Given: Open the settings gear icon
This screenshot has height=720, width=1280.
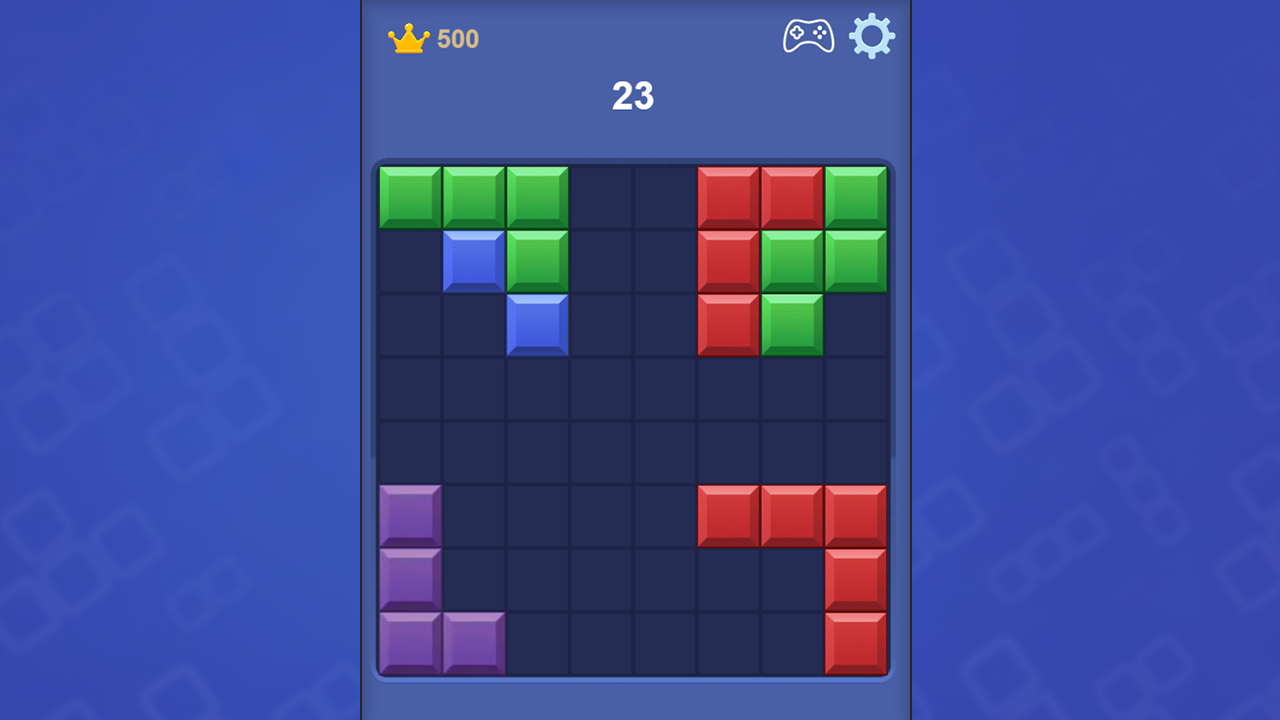Looking at the screenshot, I should [x=872, y=35].
